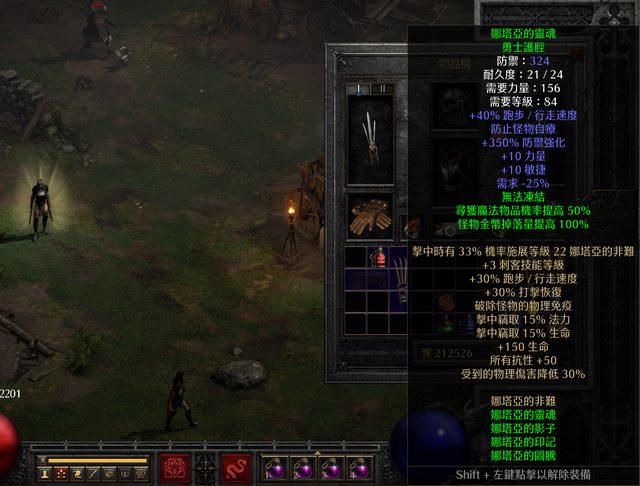Viewport: 640px width, 486px height.
Task: Open the left-click skill selector icon
Action: pyautogui.click(x=175, y=466)
